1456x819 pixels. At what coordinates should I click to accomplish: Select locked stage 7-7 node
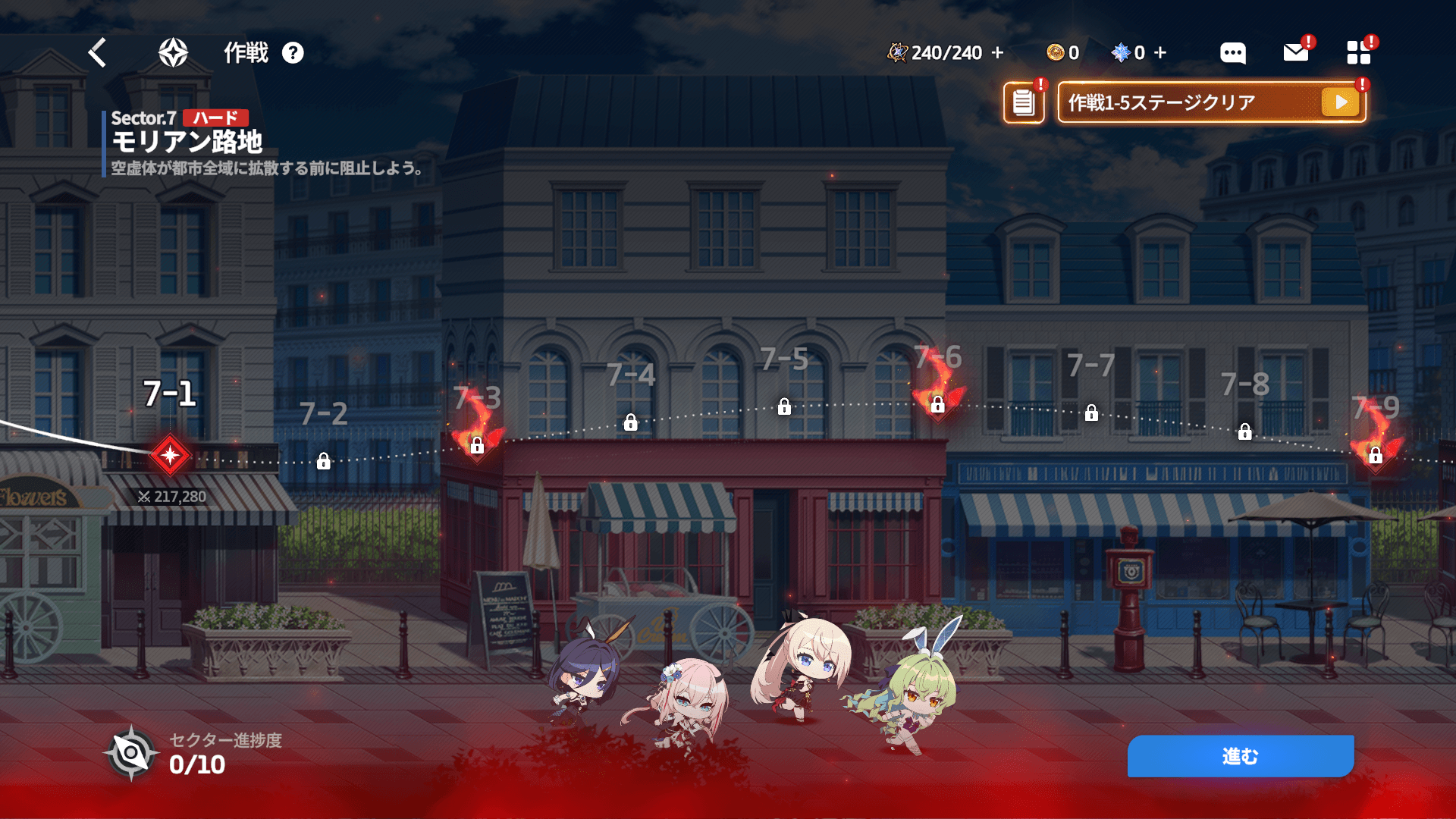pos(1091,413)
